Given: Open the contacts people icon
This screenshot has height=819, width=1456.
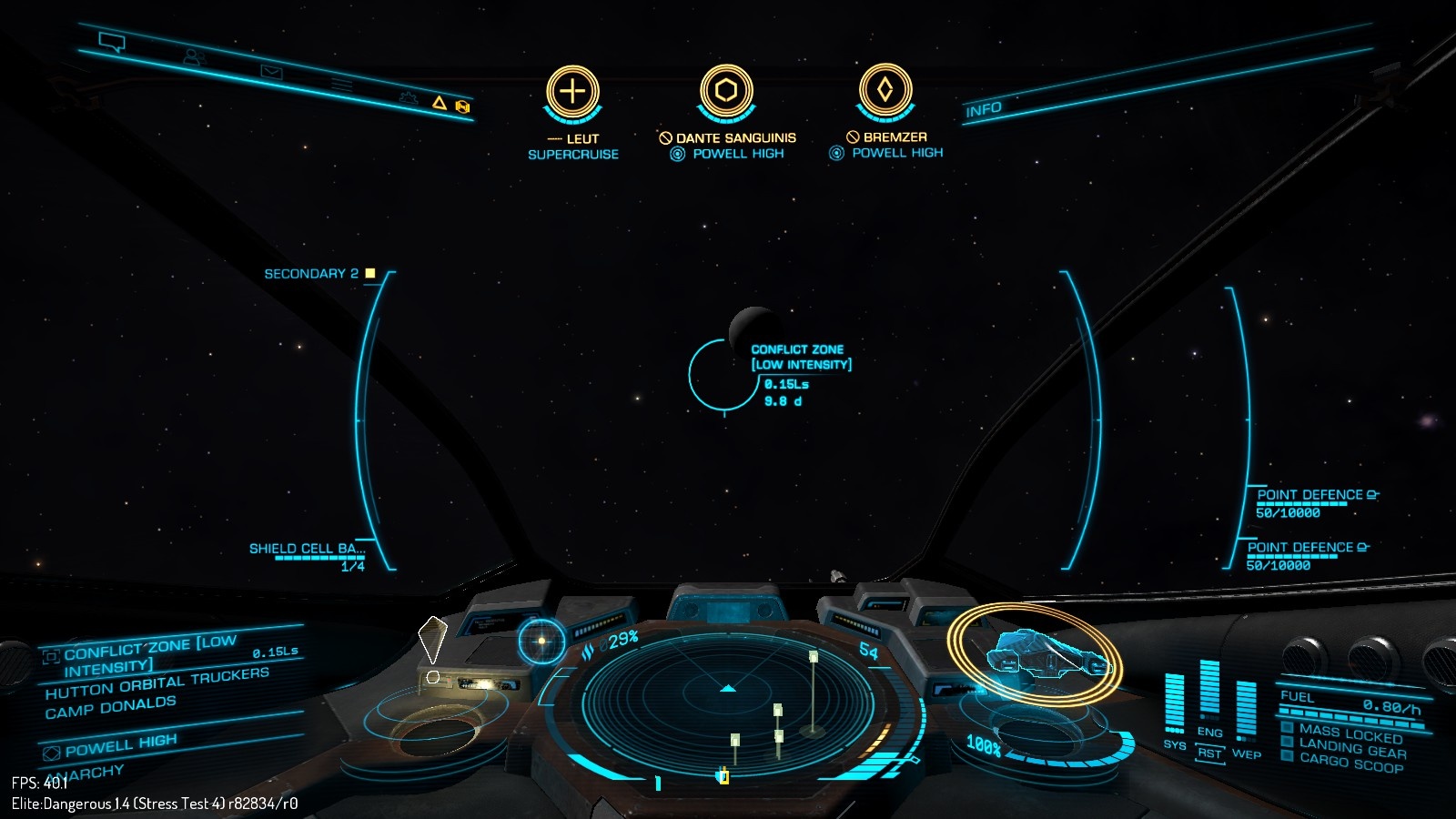Looking at the screenshot, I should (194, 56).
